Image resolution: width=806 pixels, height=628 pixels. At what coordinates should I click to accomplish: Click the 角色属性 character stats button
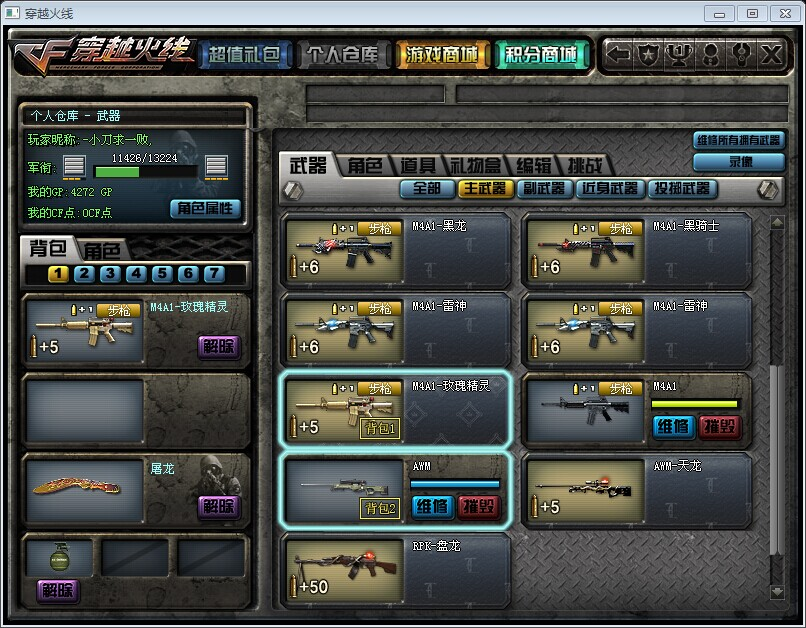pos(206,208)
